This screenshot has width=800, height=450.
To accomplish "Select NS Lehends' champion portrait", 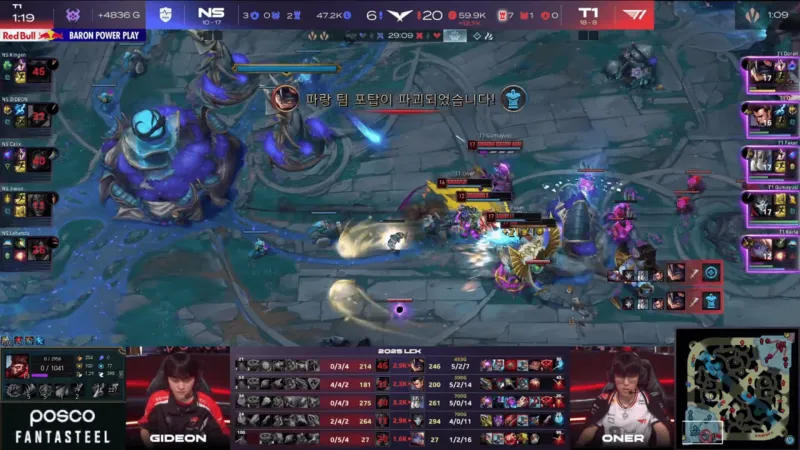I will point(39,249).
